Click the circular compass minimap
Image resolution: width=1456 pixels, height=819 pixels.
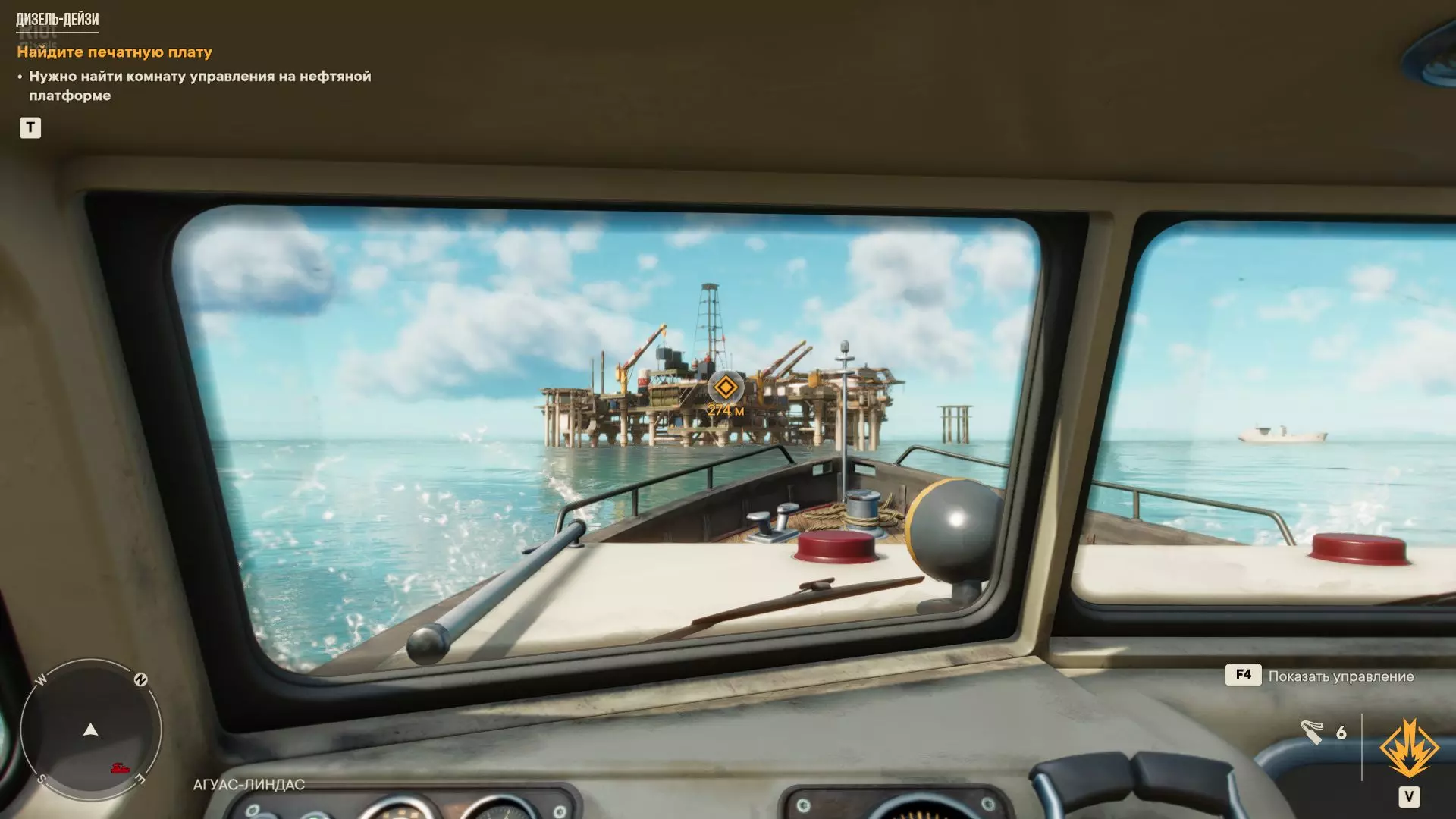point(91,730)
